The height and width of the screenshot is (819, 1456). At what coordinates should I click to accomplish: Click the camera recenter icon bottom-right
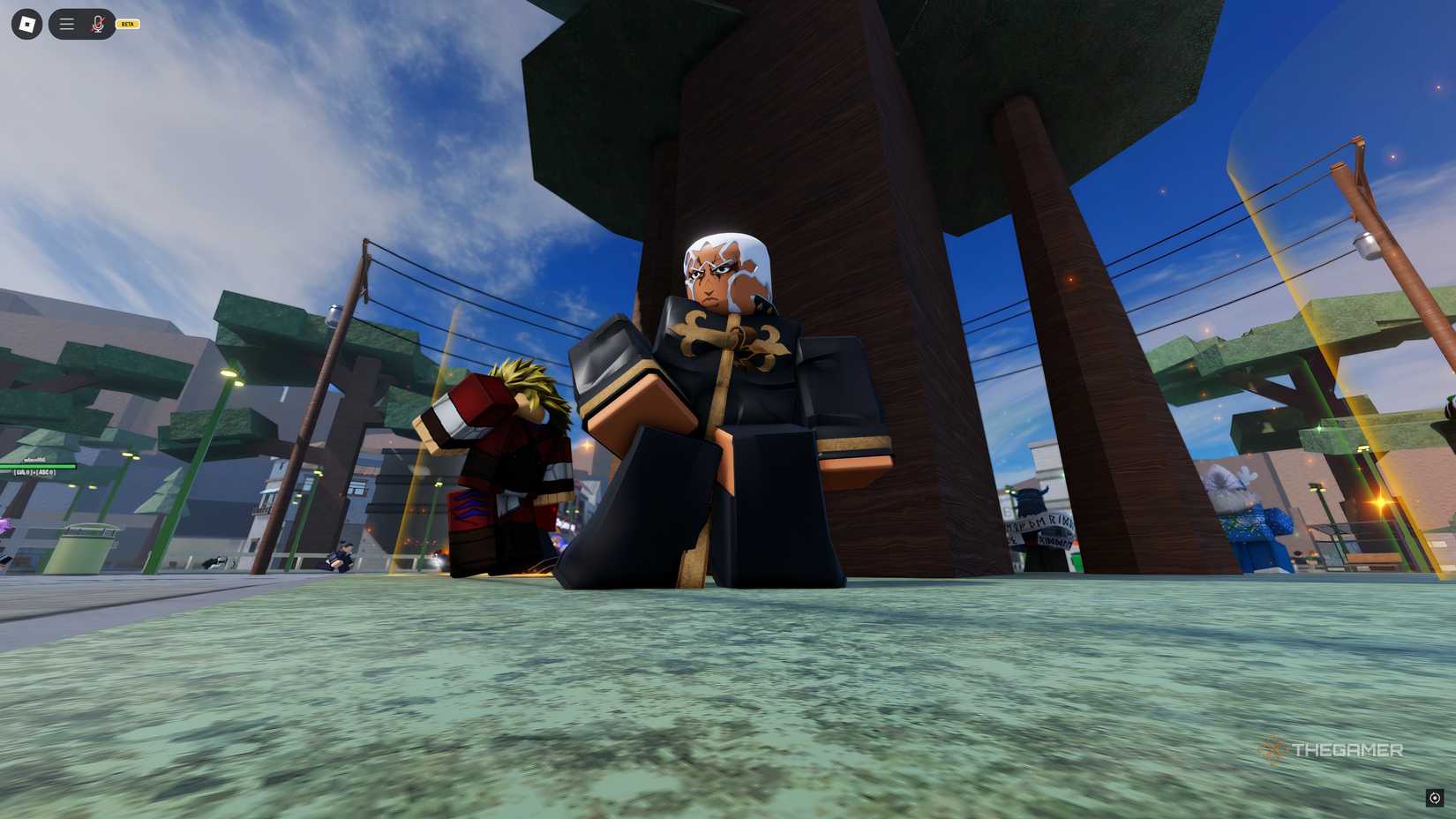[1435, 798]
